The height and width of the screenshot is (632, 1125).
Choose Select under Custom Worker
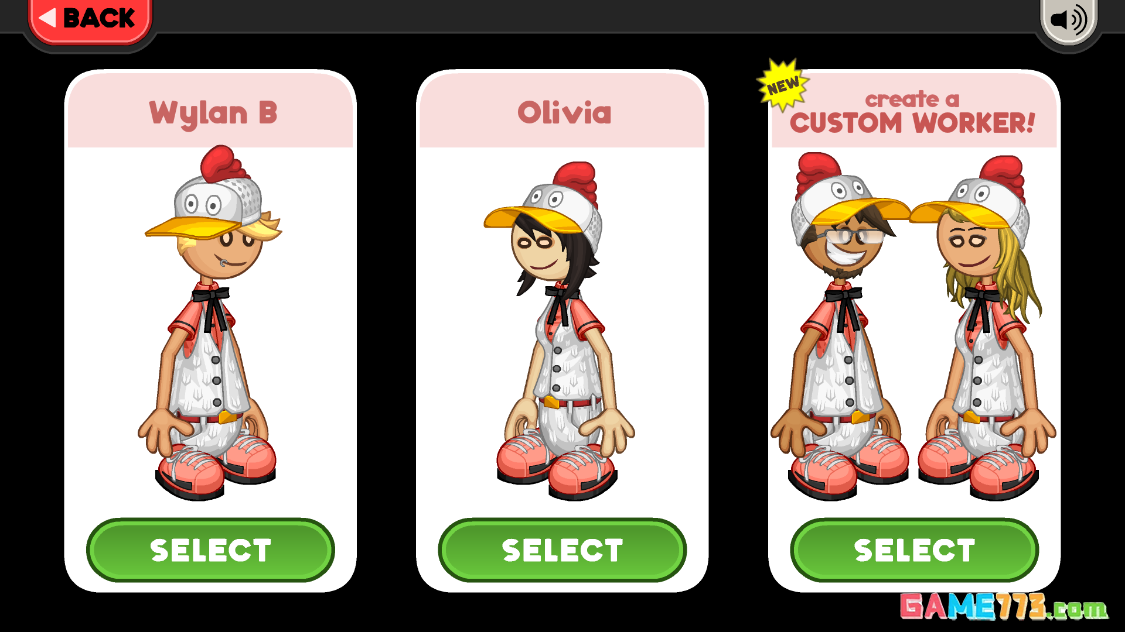tap(914, 550)
